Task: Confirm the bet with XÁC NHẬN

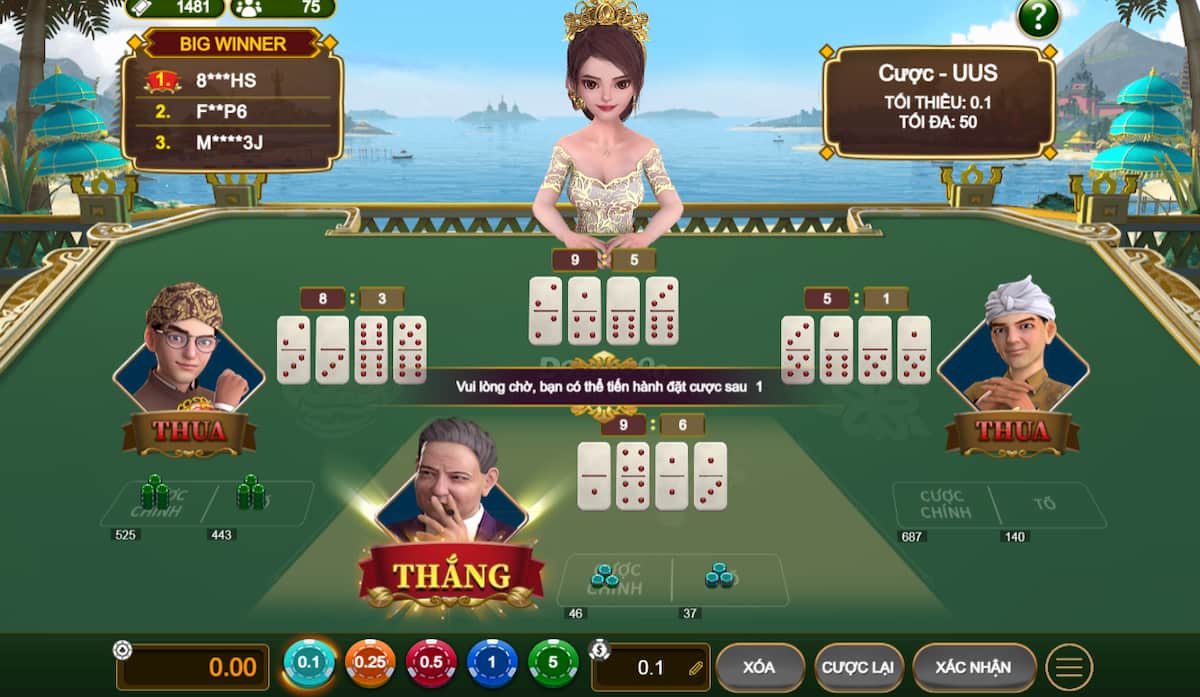Action: 973,667
